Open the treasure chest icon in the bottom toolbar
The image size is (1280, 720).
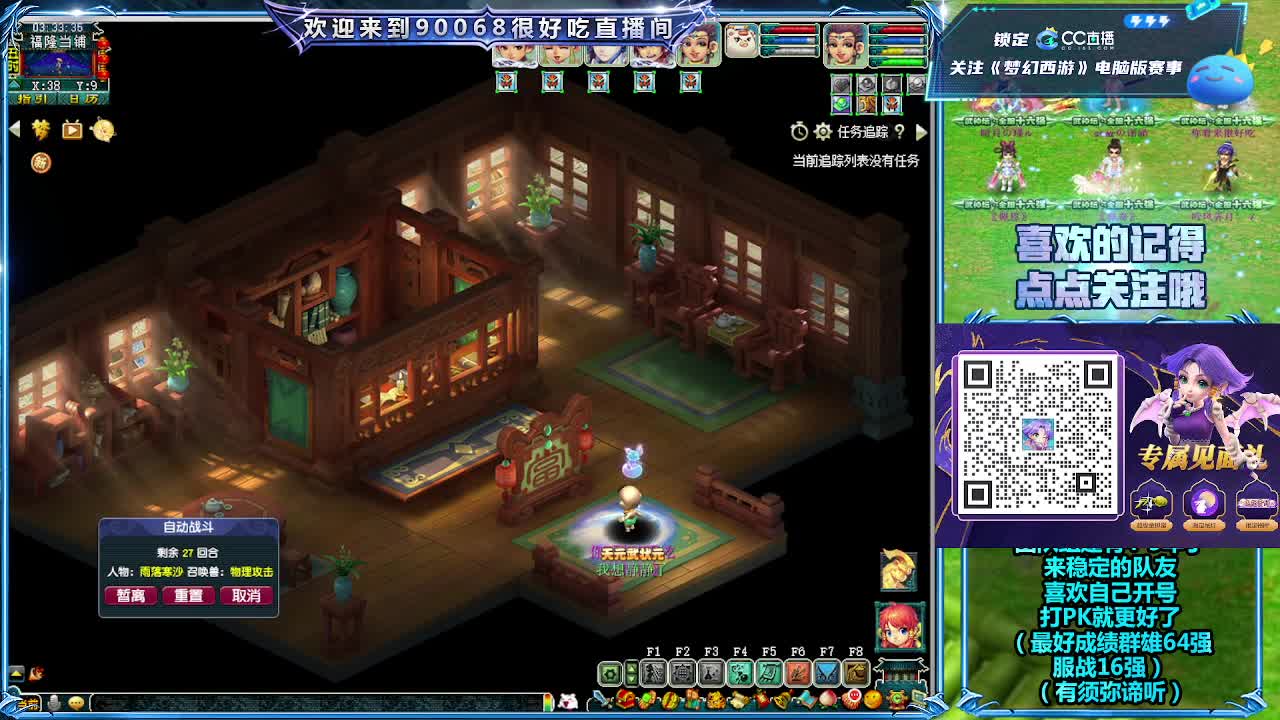[626, 700]
